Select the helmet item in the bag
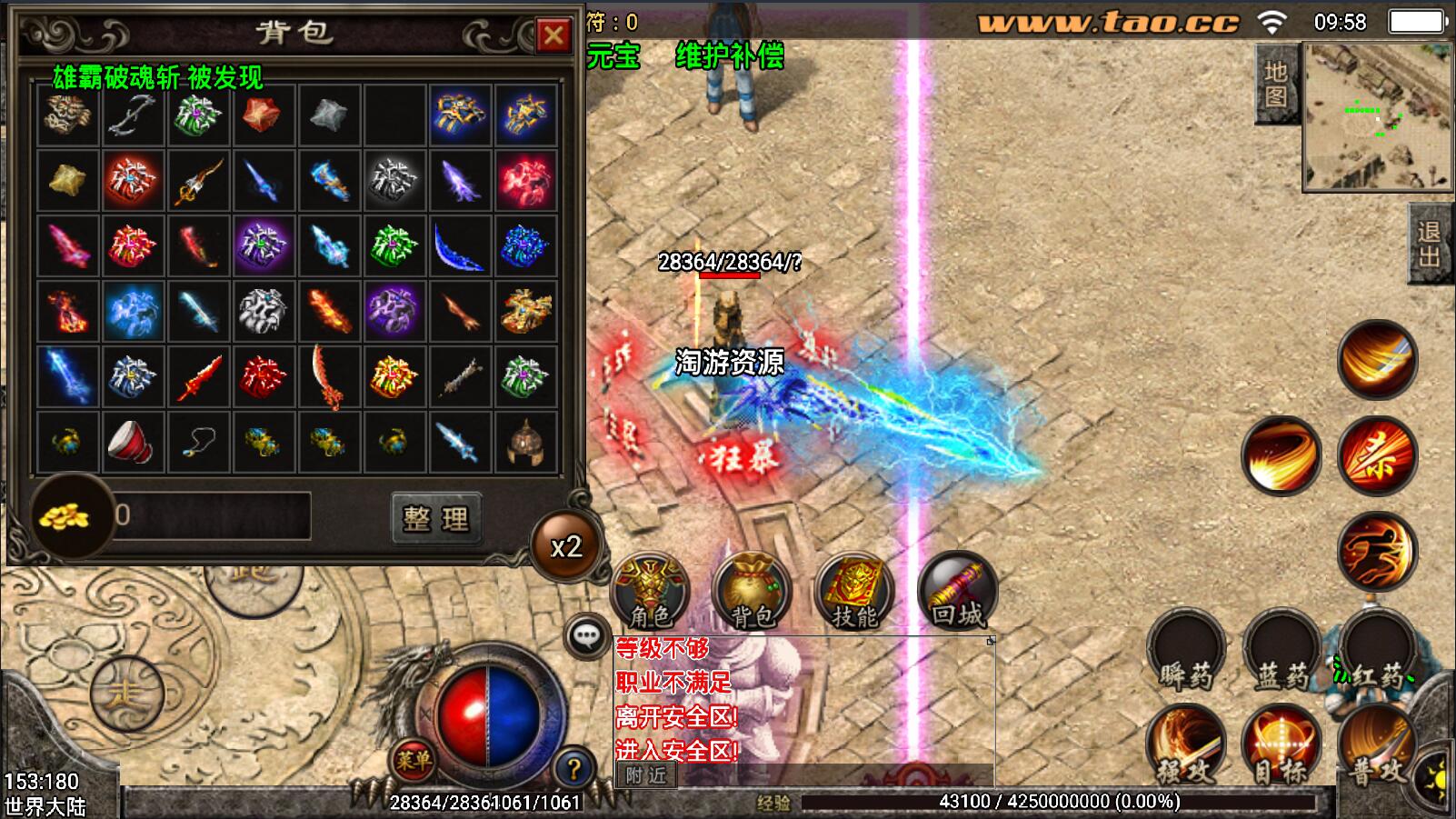This screenshot has width=1456, height=819. [525, 443]
